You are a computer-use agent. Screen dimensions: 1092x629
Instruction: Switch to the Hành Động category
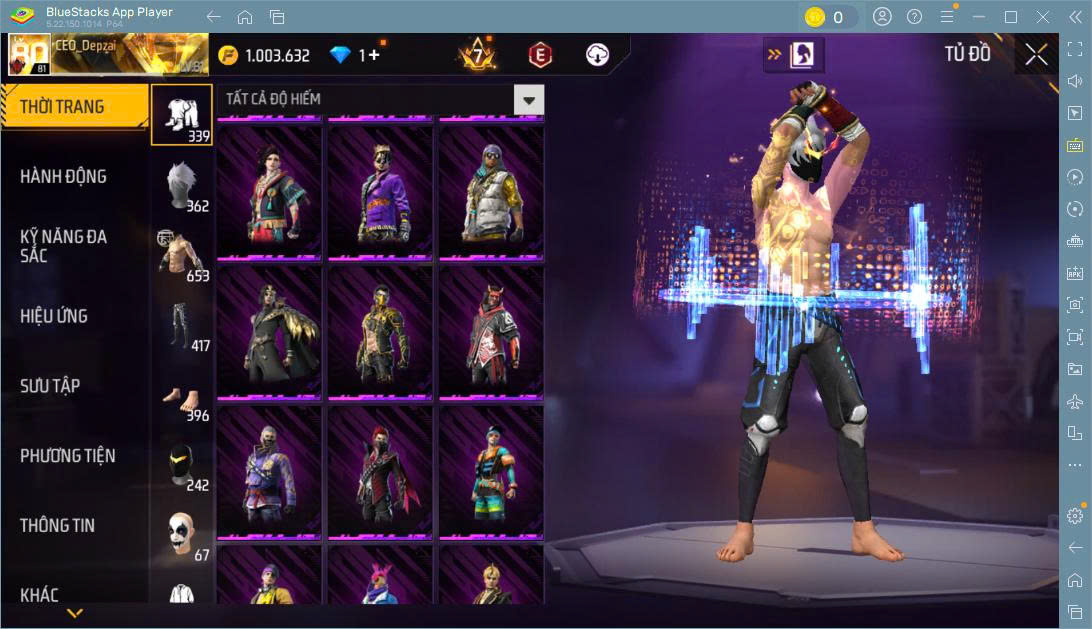pyautogui.click(x=63, y=177)
